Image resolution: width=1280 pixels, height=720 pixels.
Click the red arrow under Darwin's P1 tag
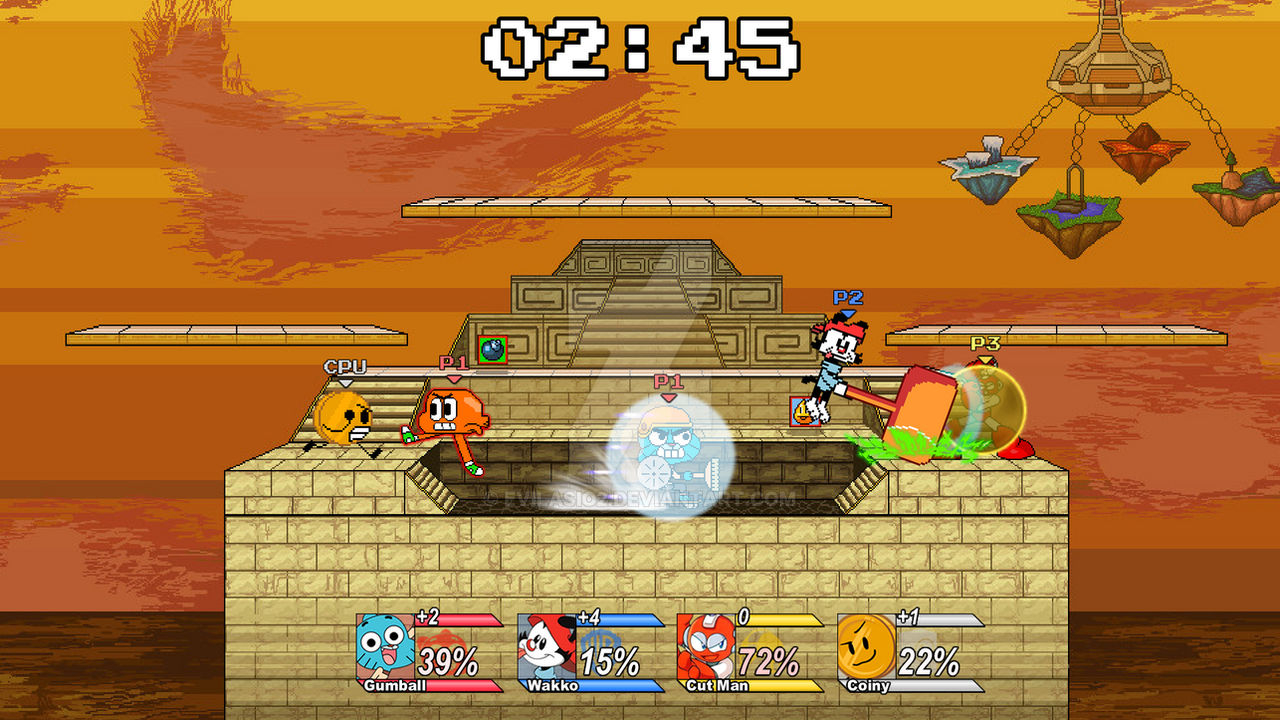pyautogui.click(x=455, y=380)
